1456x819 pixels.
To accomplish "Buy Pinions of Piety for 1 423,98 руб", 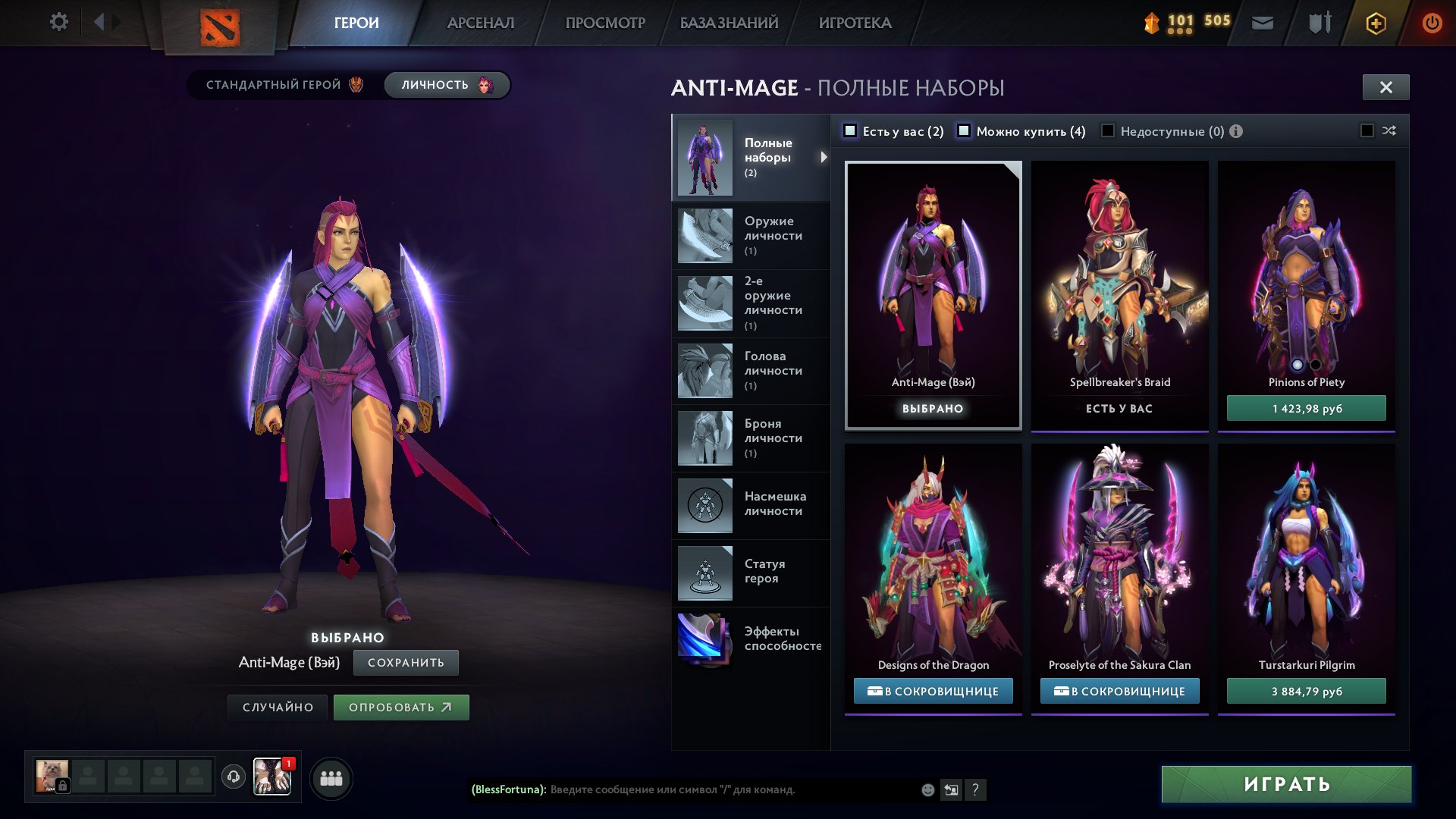I will [x=1306, y=408].
